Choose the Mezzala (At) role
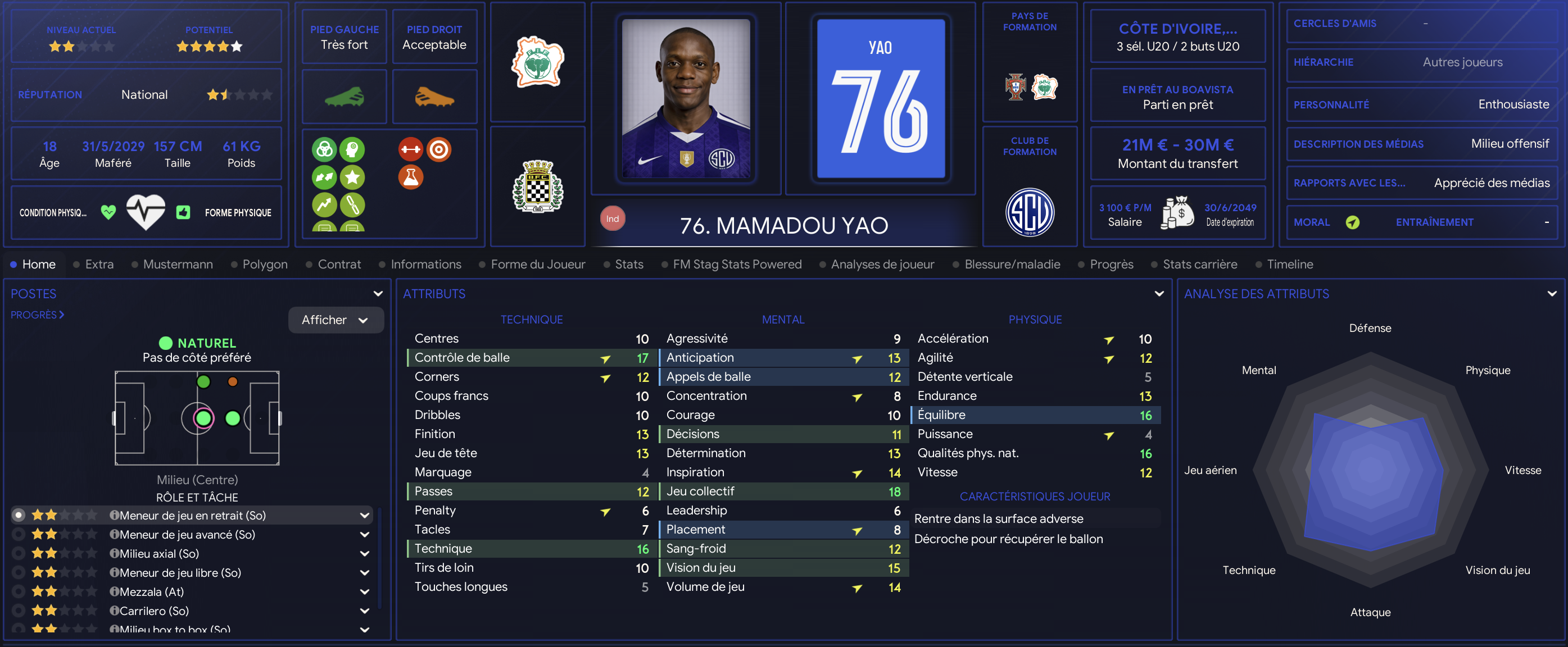Screen dimensions: 1568x647 pyautogui.click(x=152, y=591)
